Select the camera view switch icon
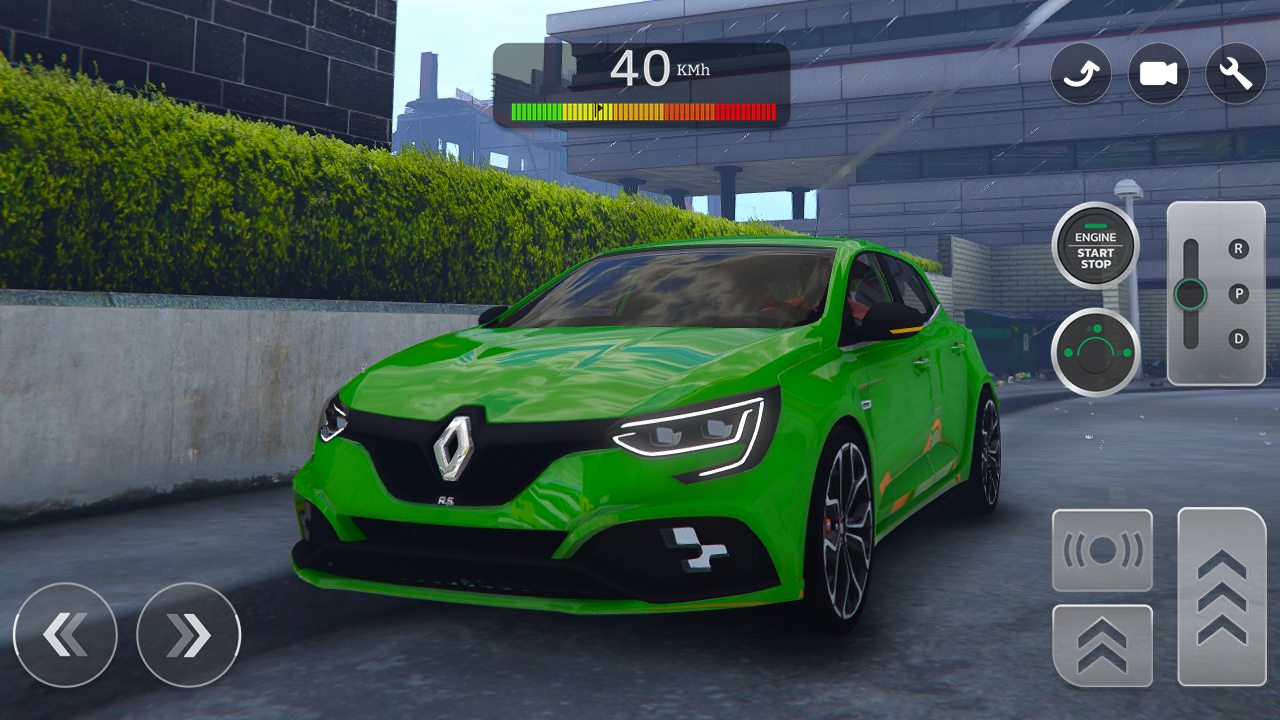The image size is (1280, 720). pos(1081,74)
